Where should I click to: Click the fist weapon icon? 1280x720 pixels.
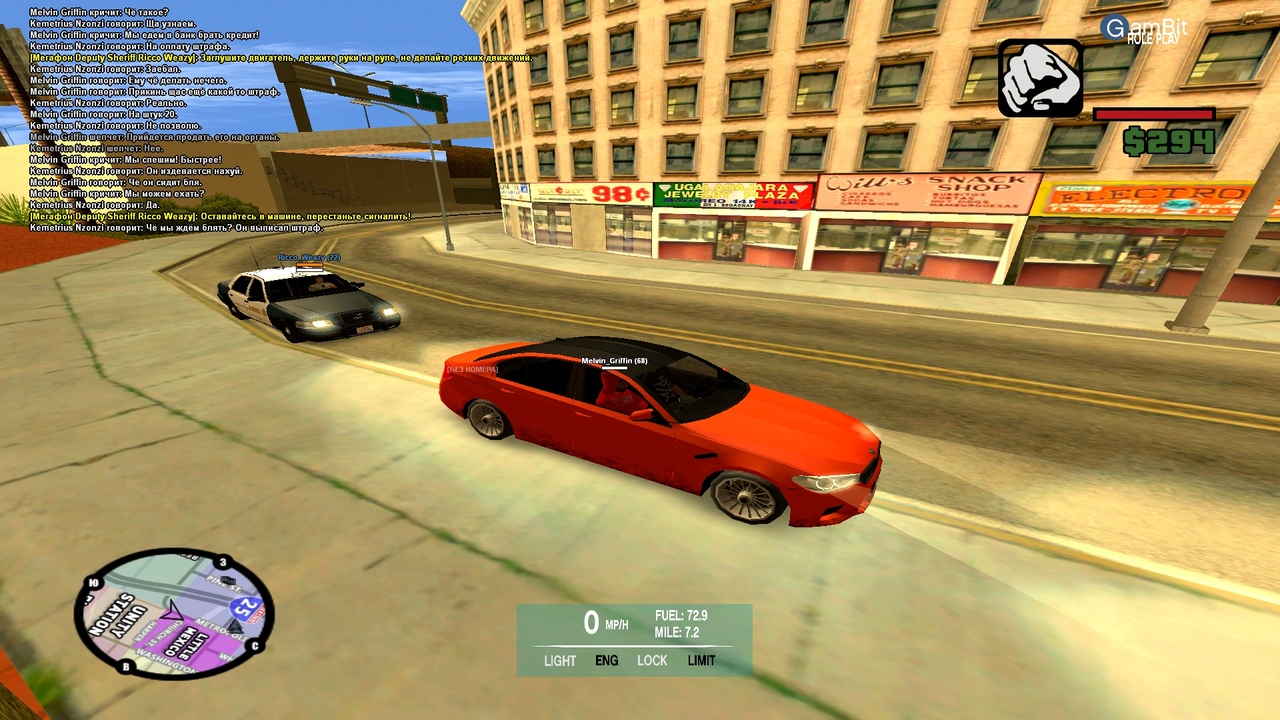pos(1040,78)
